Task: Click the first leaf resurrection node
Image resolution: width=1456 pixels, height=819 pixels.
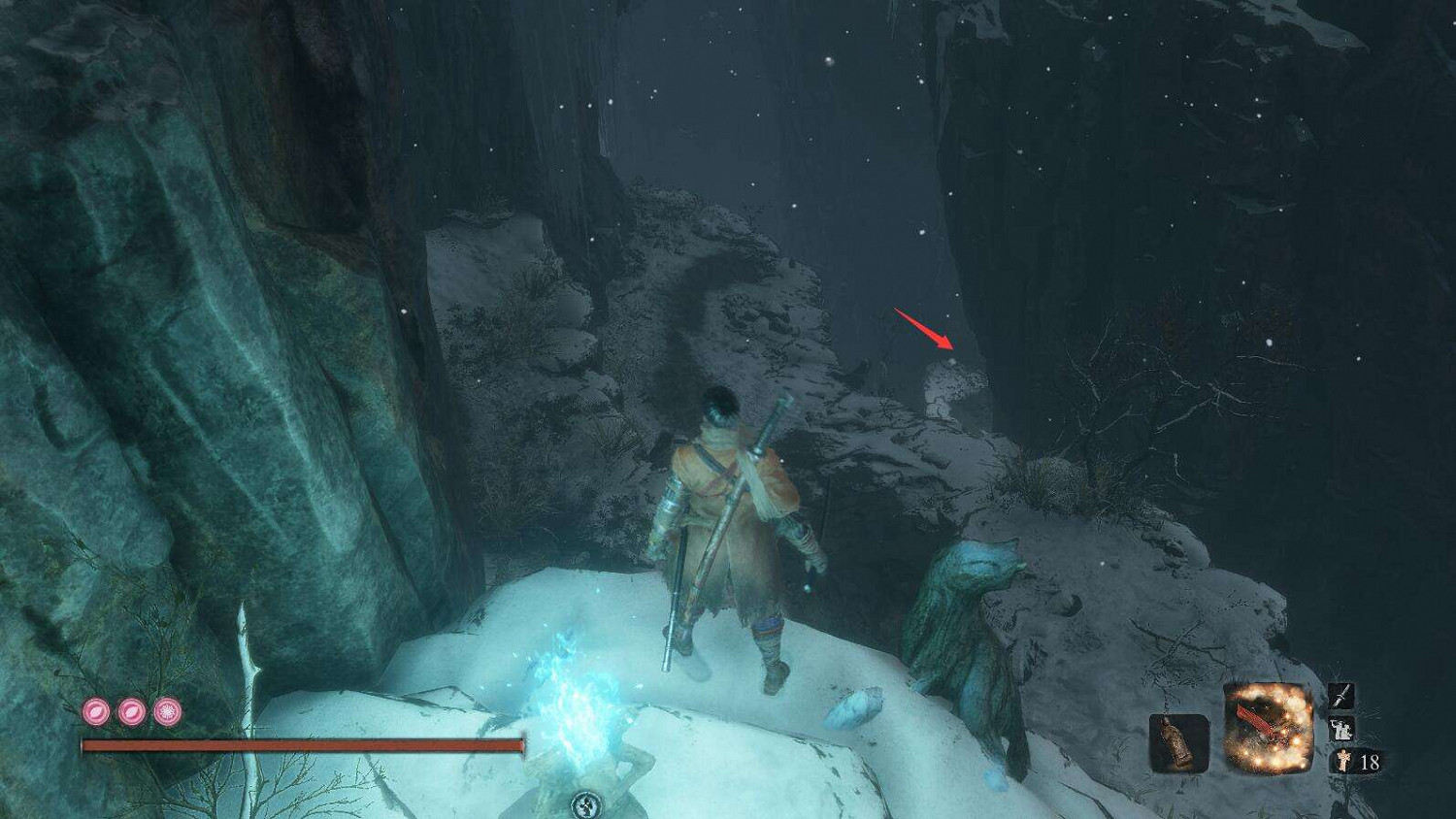Action: coord(94,711)
